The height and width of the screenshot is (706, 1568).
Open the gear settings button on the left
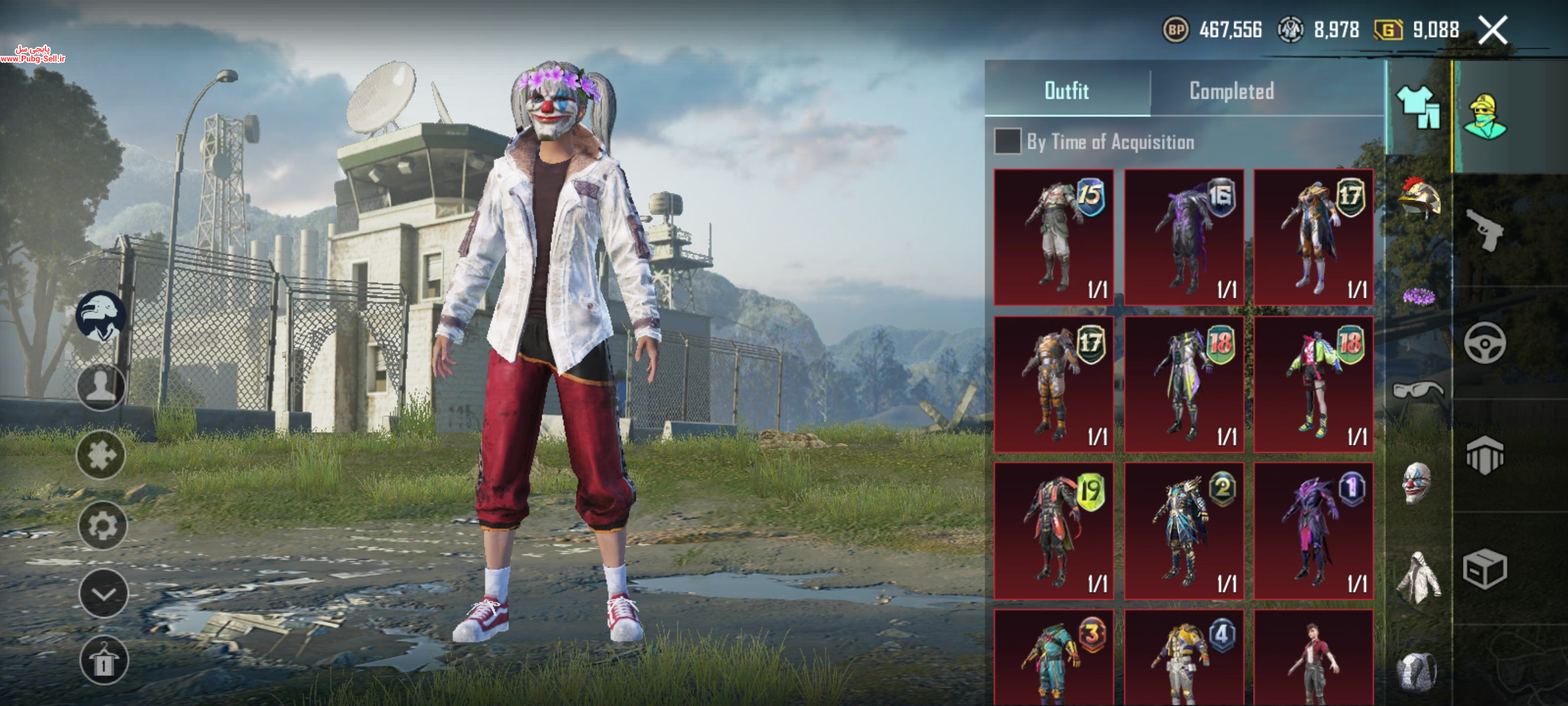(x=102, y=525)
